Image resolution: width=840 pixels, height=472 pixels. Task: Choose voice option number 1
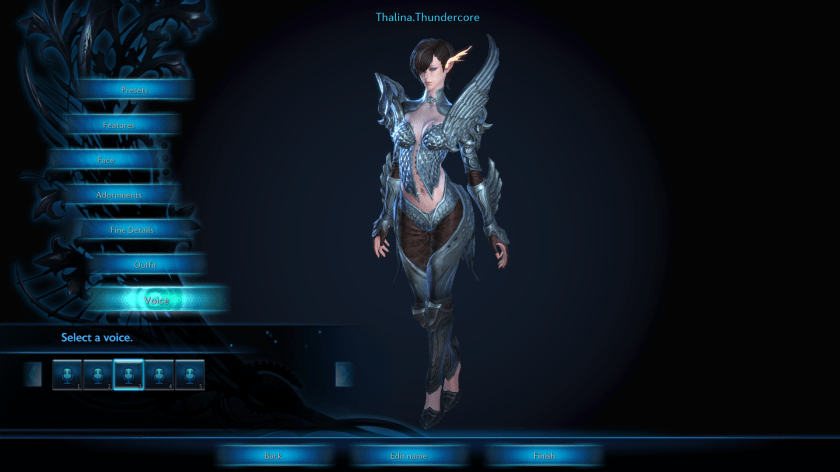67,374
